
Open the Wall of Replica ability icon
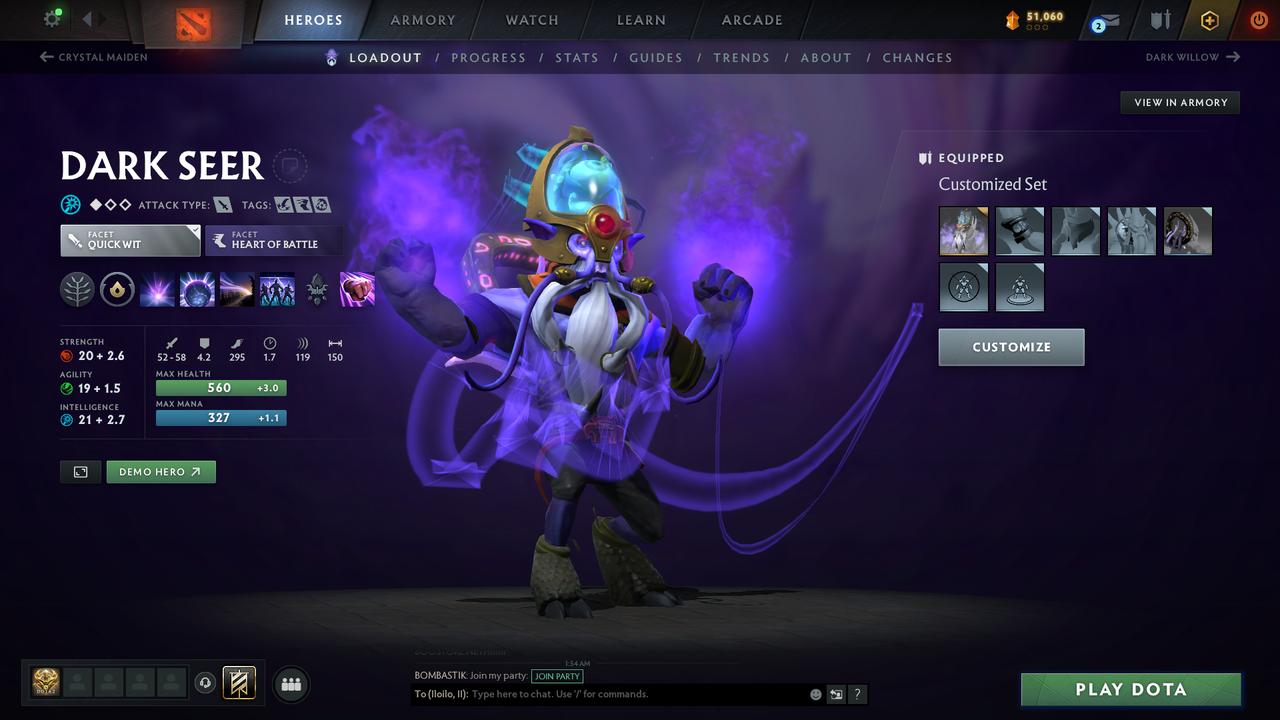(277, 289)
